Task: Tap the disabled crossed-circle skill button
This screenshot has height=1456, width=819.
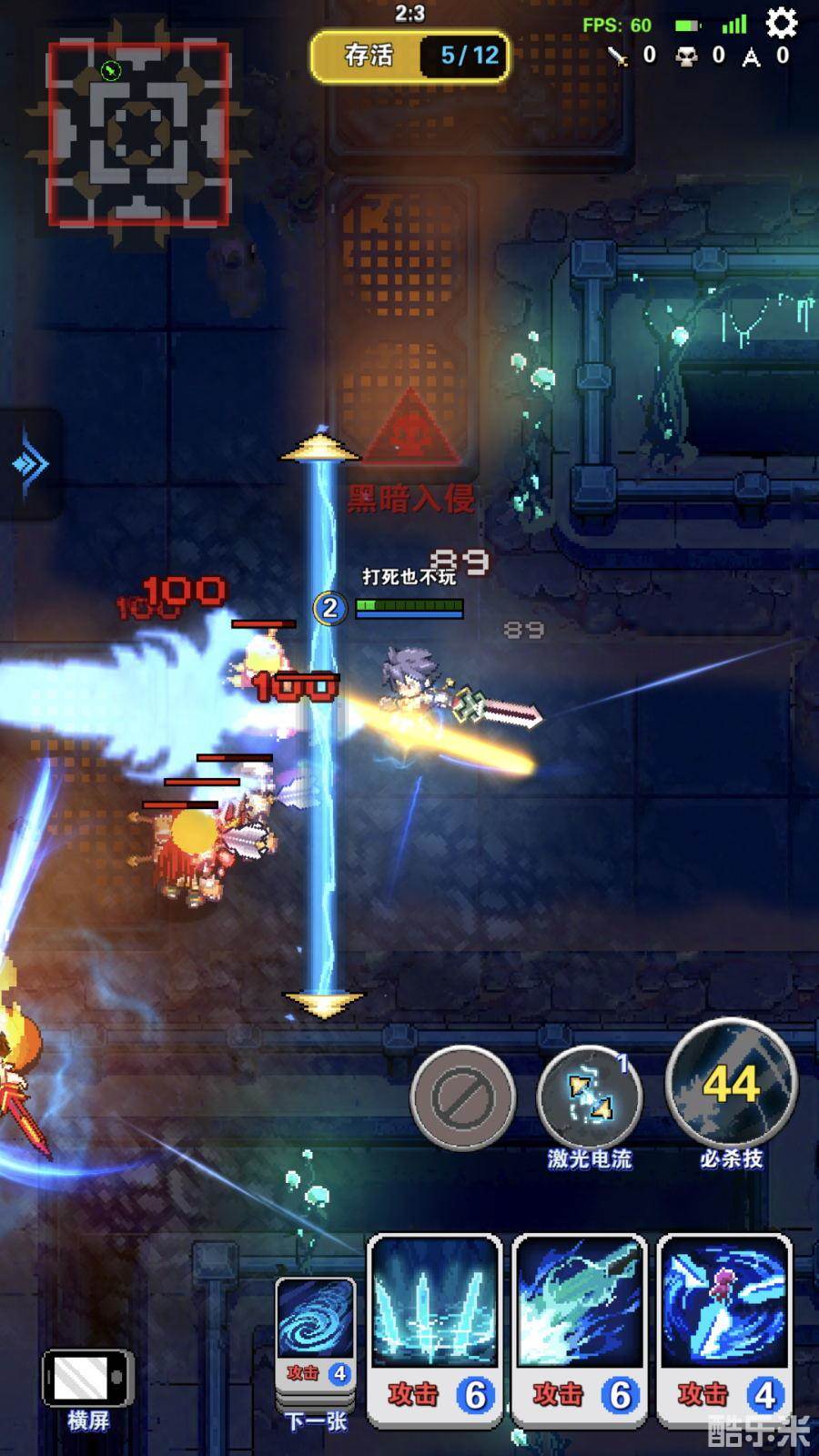Action: [x=462, y=1097]
